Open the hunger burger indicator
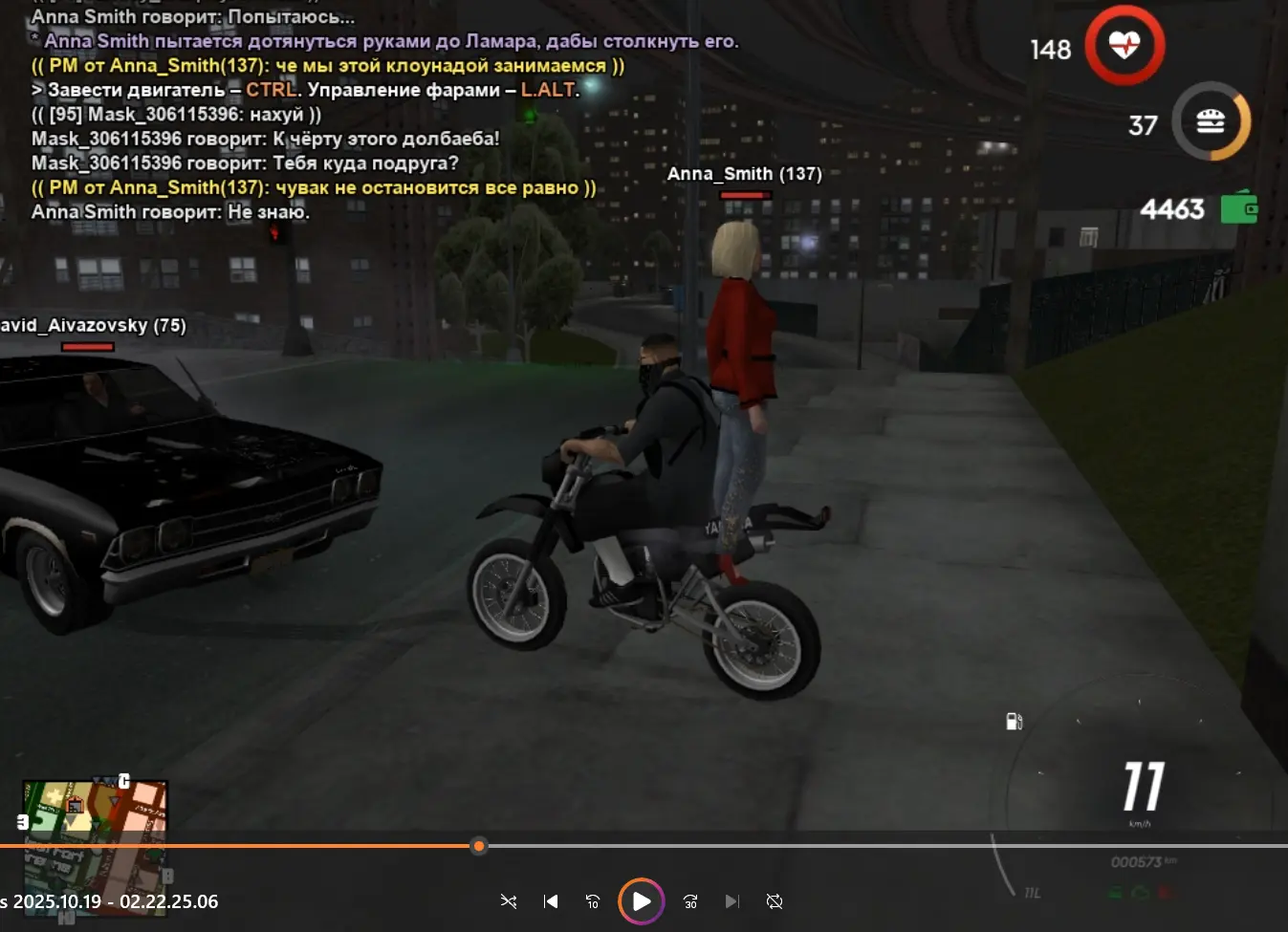 (x=1212, y=121)
